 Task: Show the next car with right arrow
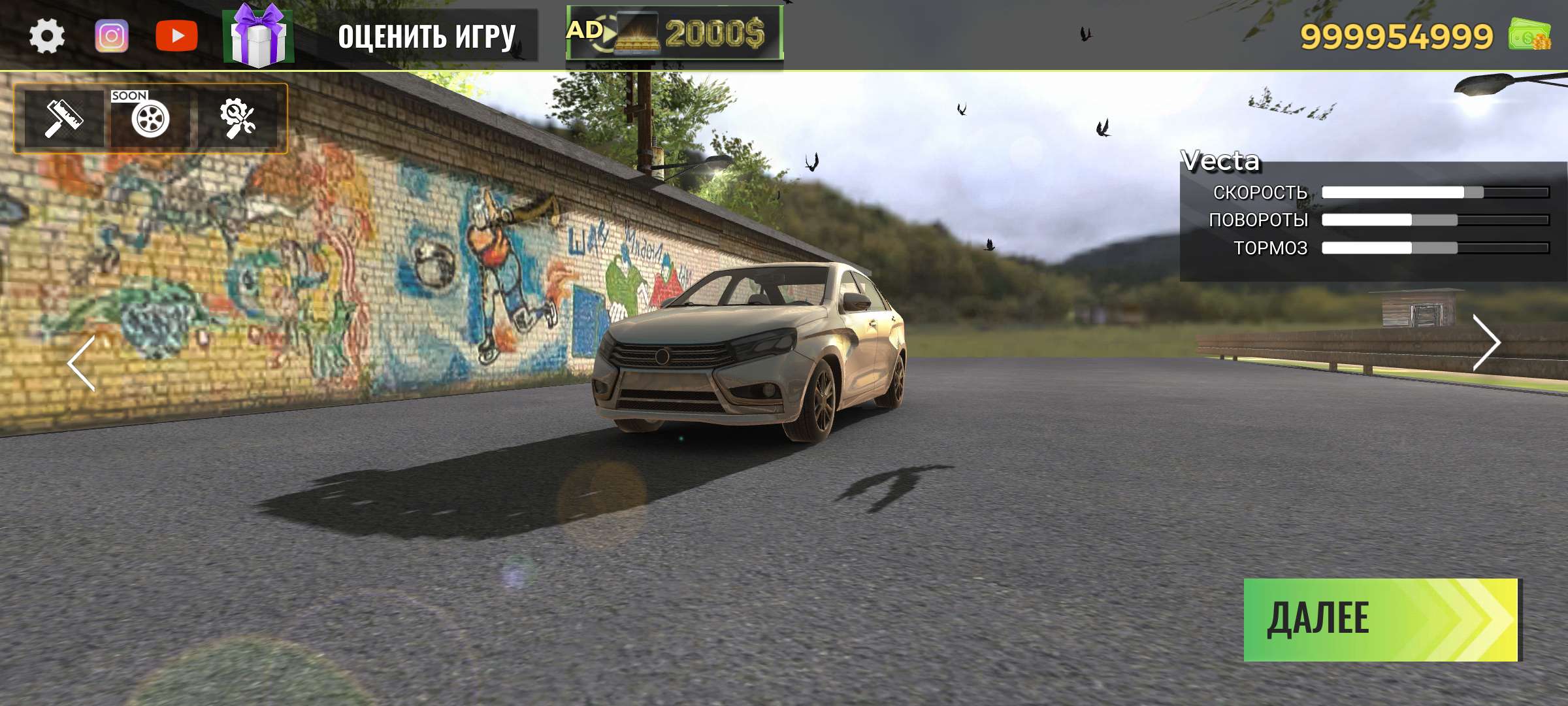tap(1486, 343)
